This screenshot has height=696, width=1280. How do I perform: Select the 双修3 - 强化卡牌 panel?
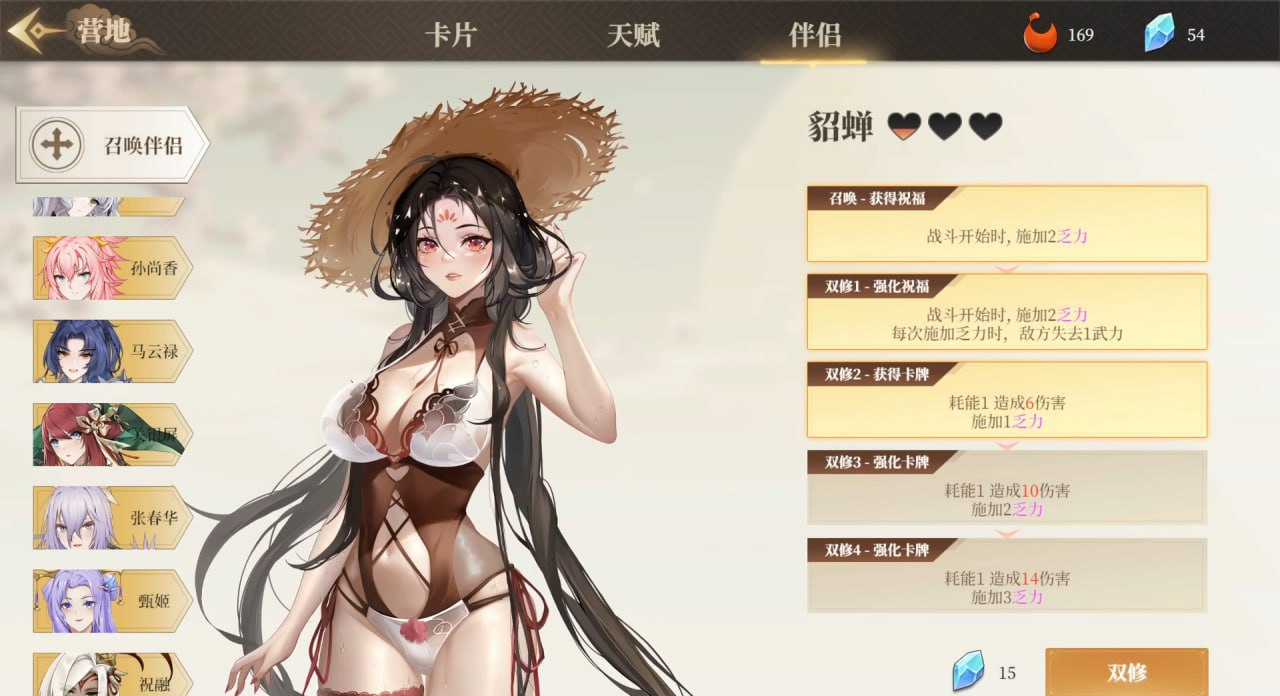1006,488
